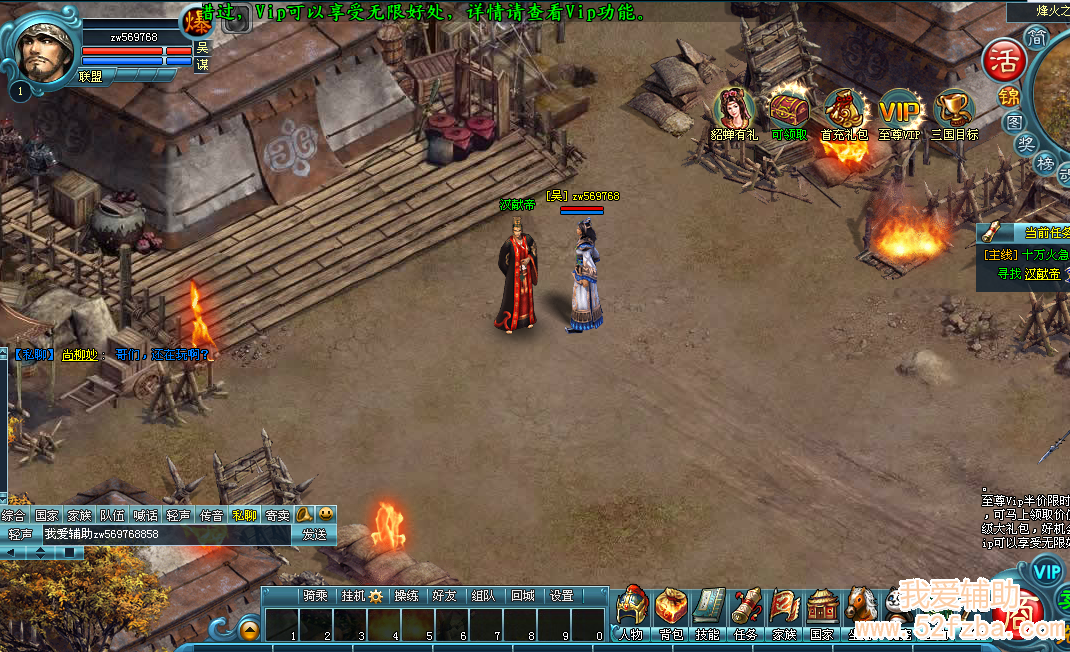Claim the 可领取 treasure chest reward
Viewport: 1070px width, 652px height.
789,112
